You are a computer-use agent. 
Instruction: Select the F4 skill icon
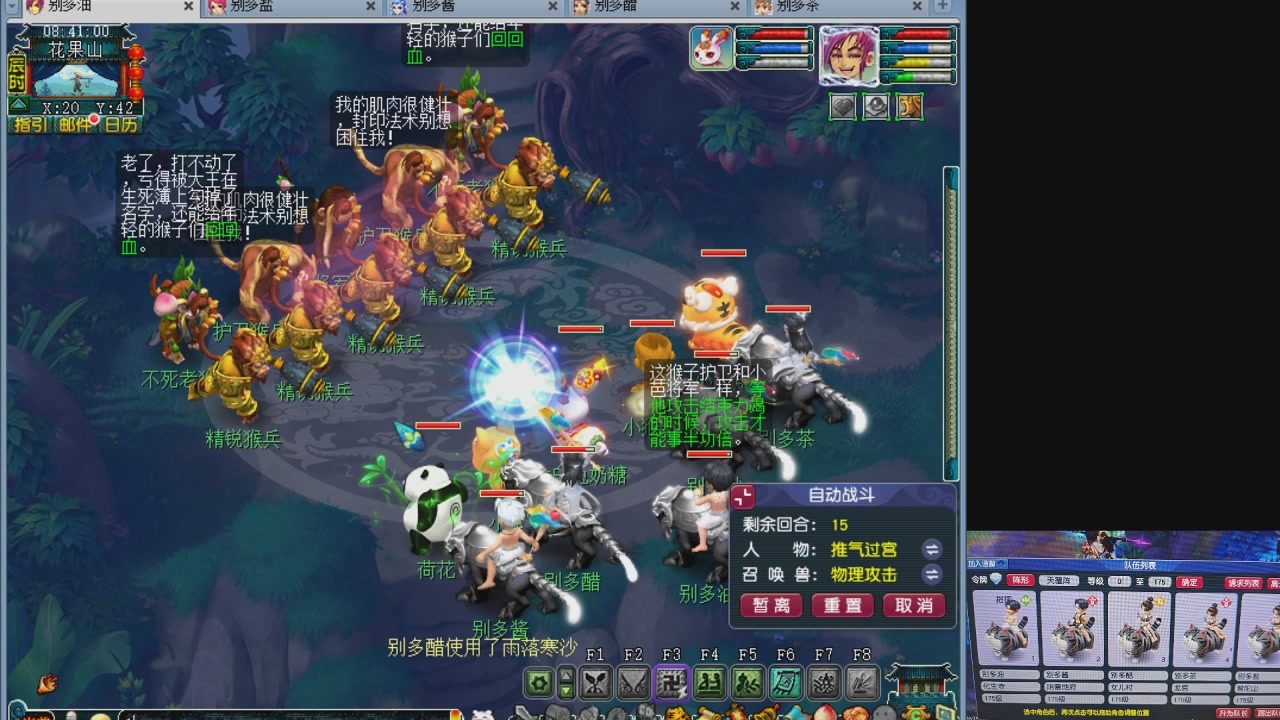(x=709, y=683)
